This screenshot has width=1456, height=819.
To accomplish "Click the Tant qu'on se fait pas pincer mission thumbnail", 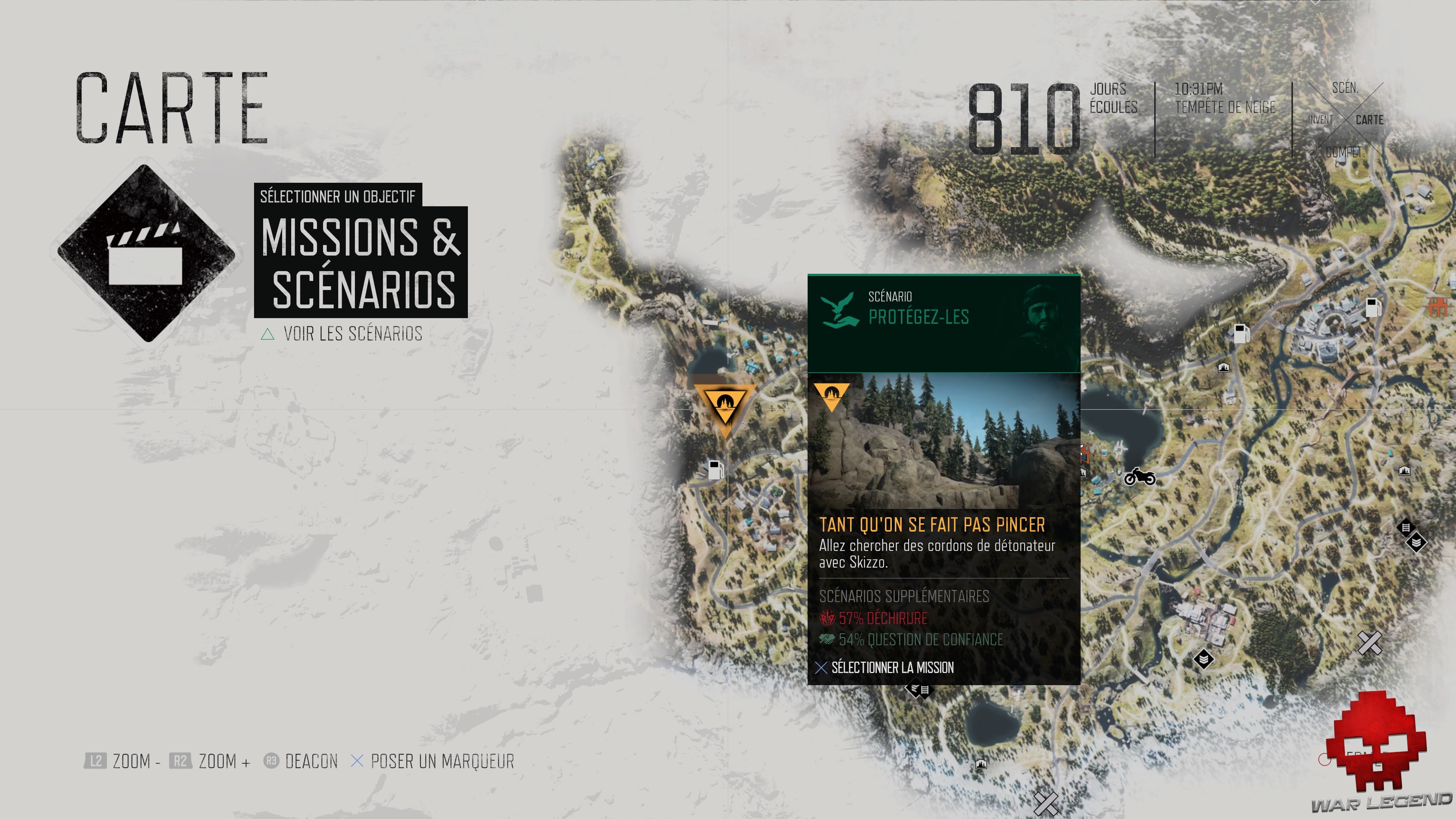I will point(944,447).
